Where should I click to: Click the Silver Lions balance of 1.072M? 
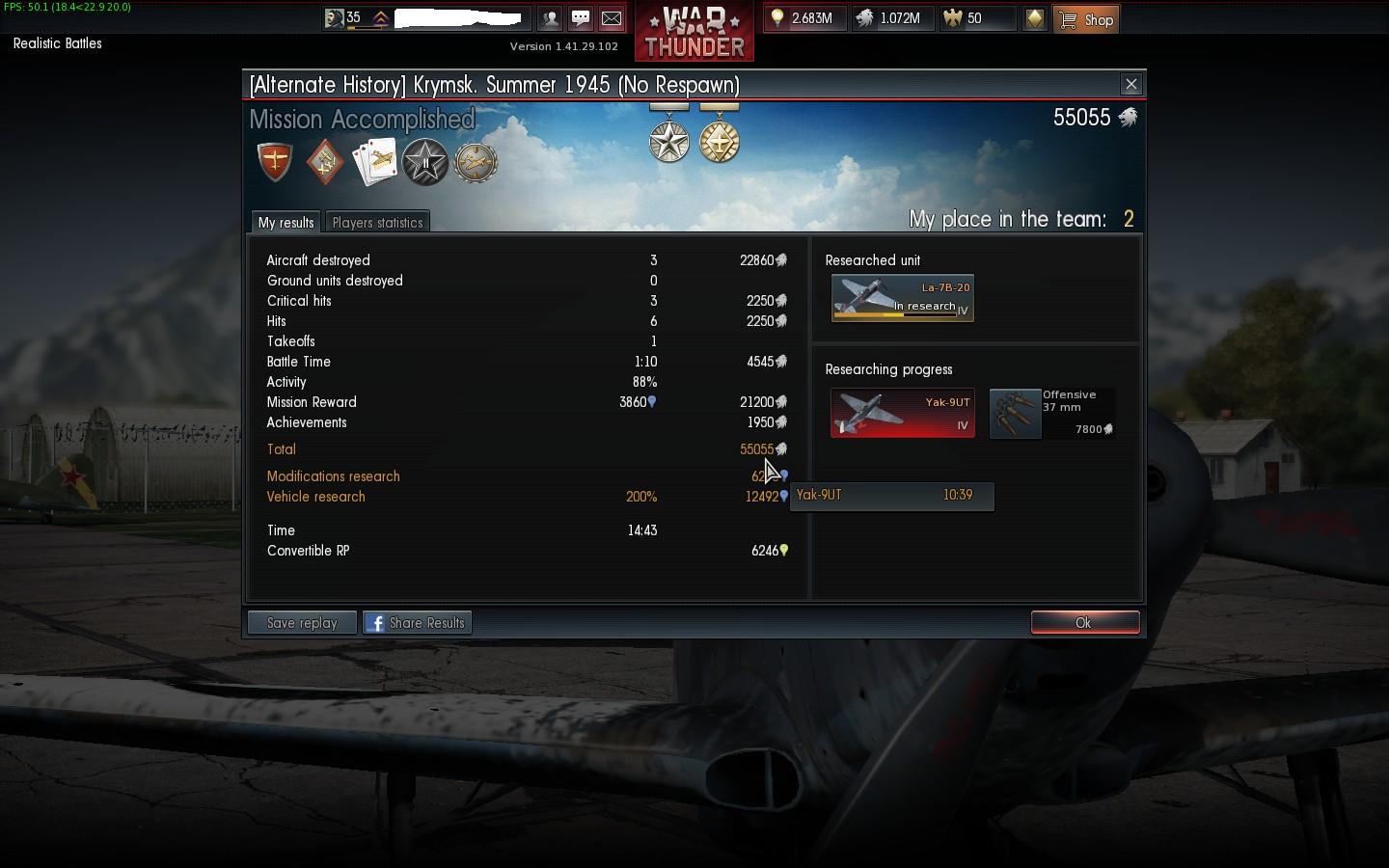tap(891, 18)
